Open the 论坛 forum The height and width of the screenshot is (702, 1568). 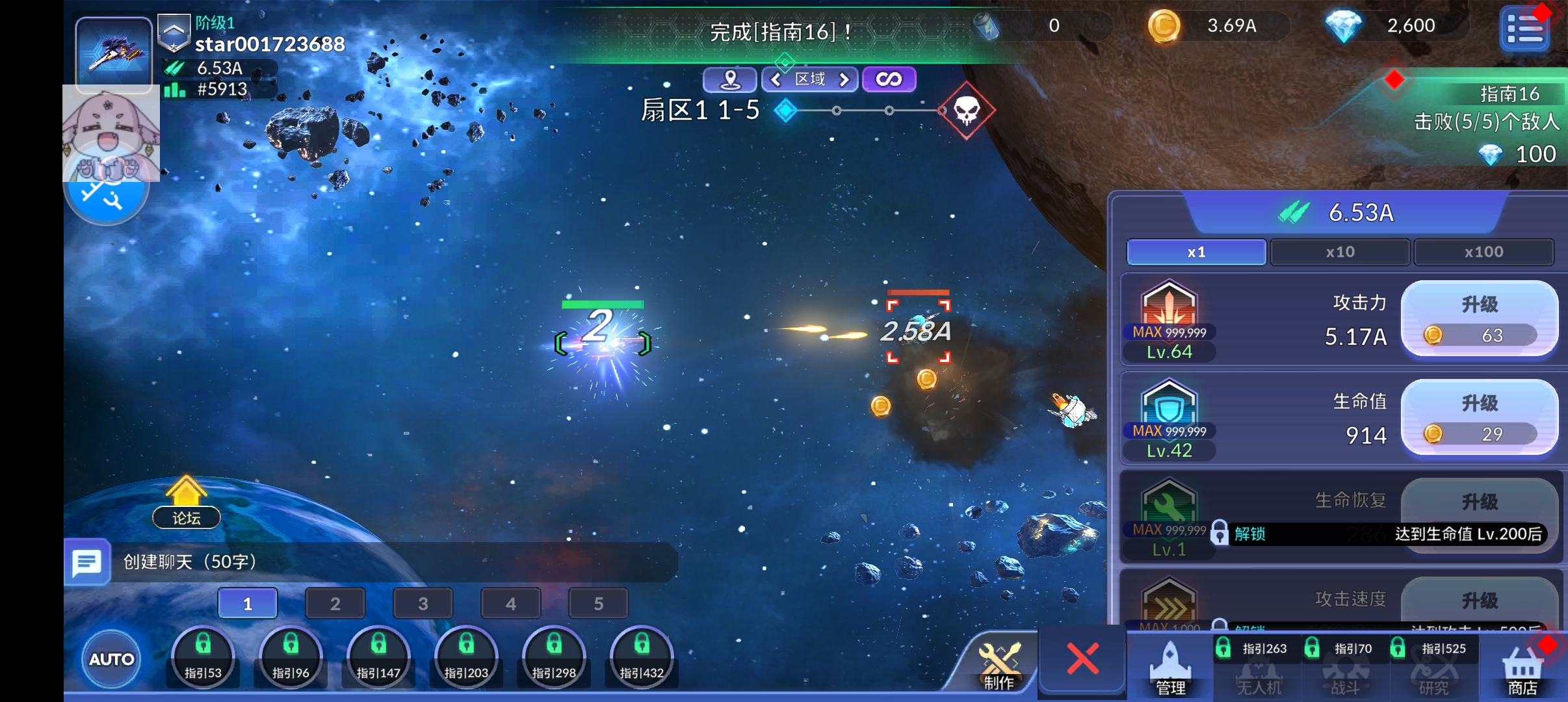click(x=187, y=504)
